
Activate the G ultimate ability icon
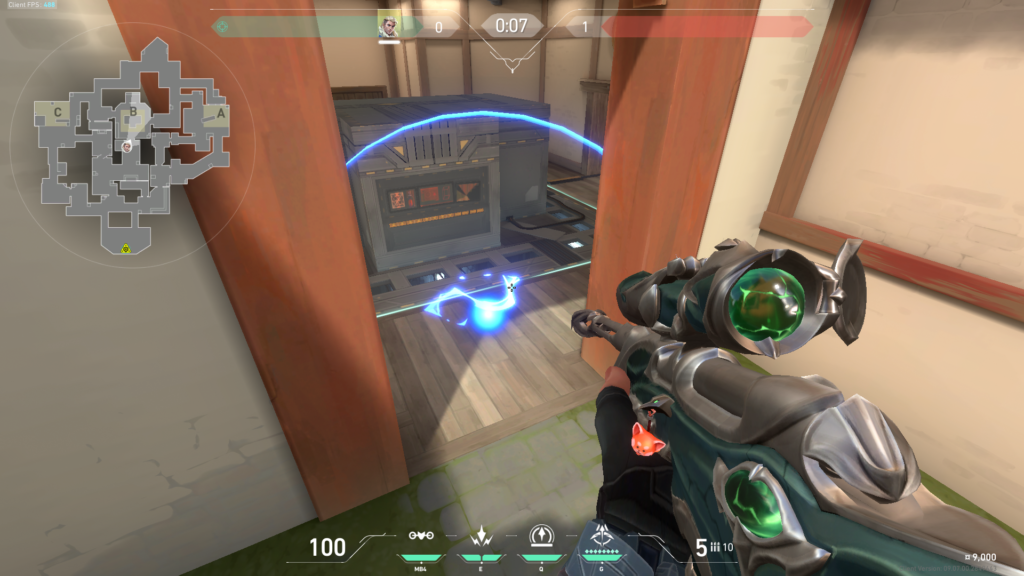pos(603,534)
